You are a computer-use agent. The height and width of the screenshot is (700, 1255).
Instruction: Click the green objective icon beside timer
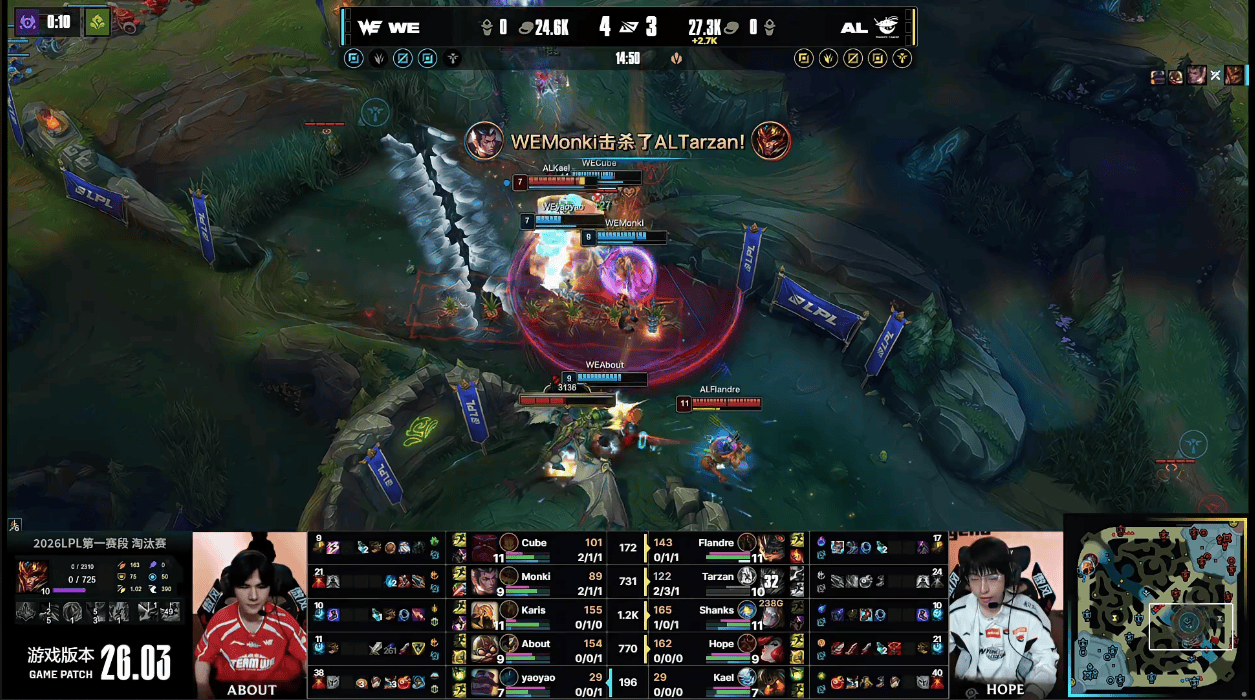click(x=97, y=21)
